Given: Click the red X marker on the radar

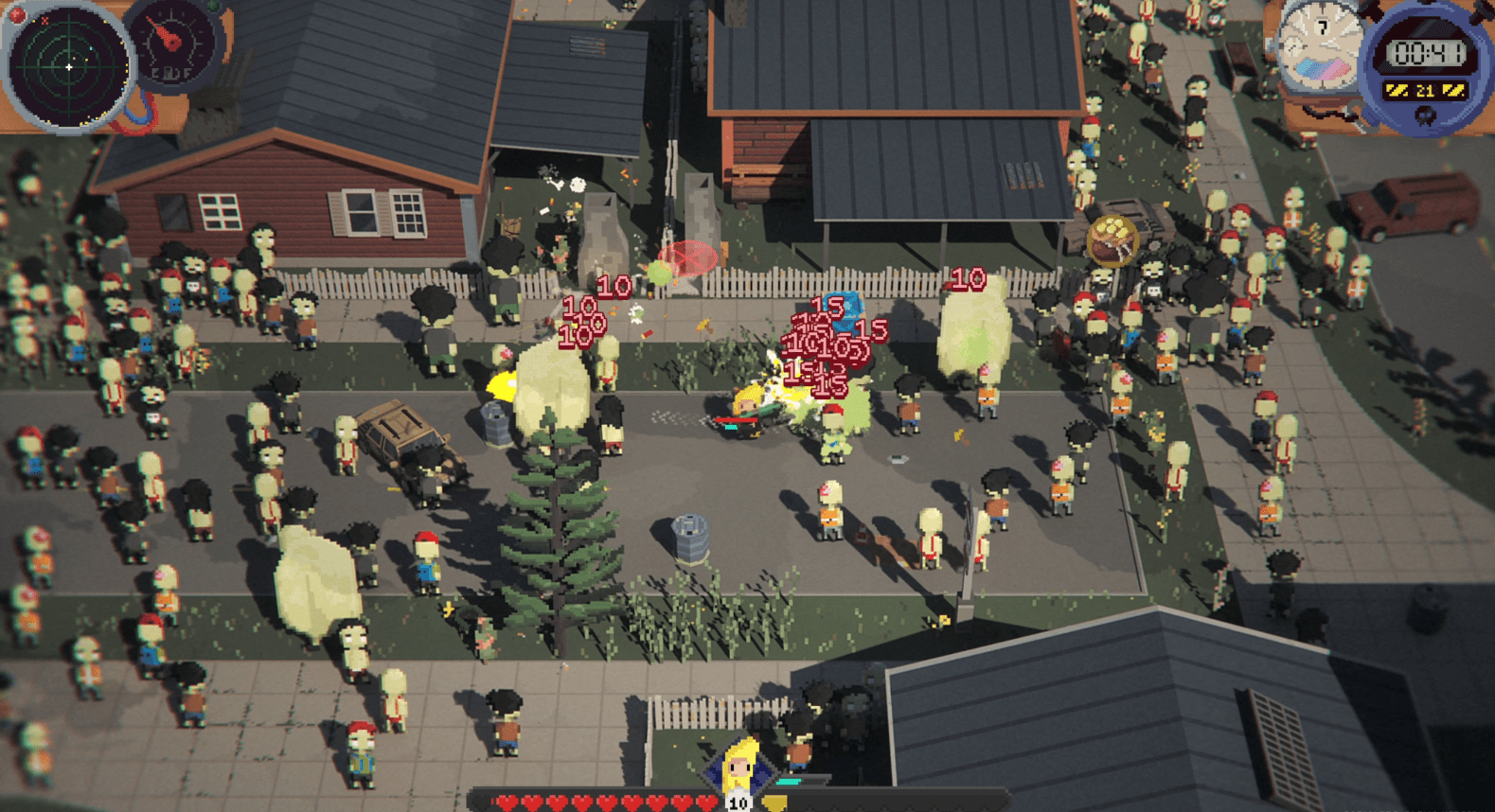Looking at the screenshot, I should tap(44, 20).
